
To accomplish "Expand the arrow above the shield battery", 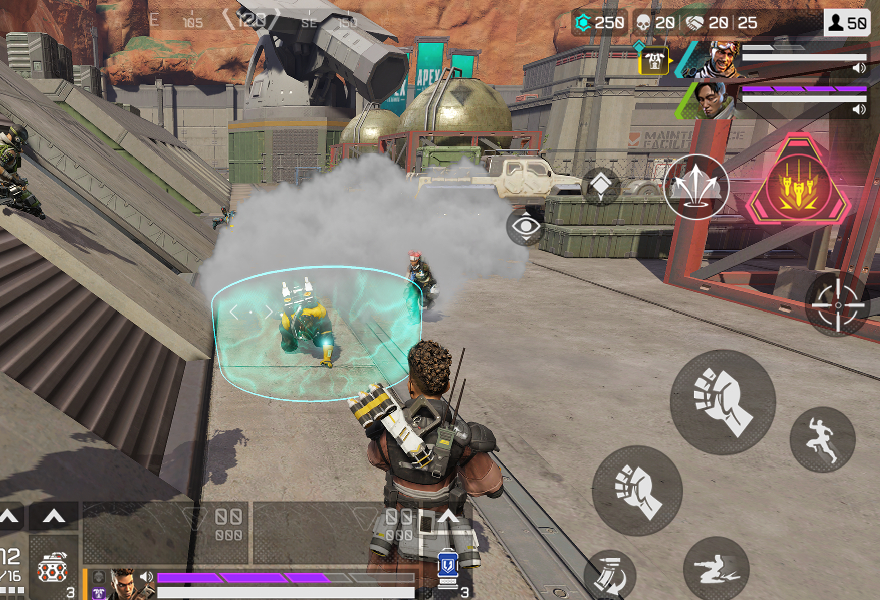I will 449,516.
